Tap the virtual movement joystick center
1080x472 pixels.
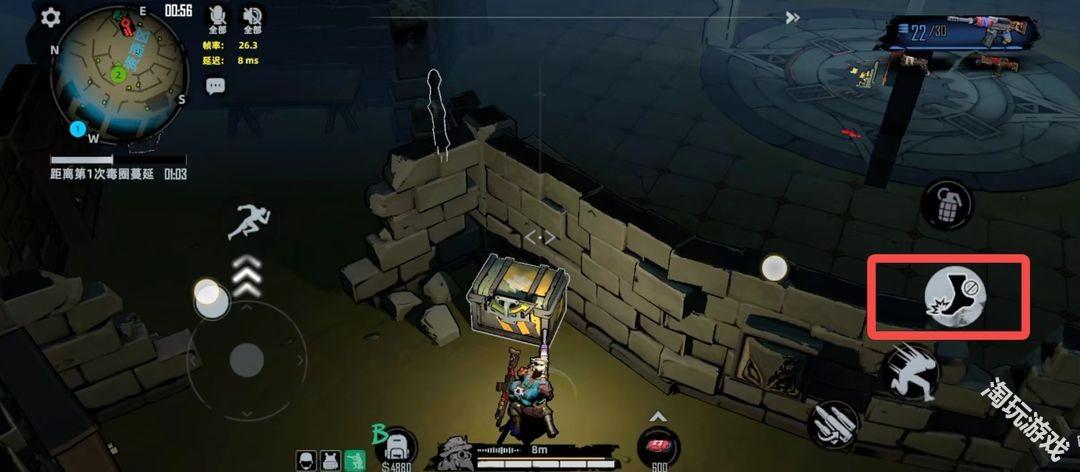coord(246,359)
